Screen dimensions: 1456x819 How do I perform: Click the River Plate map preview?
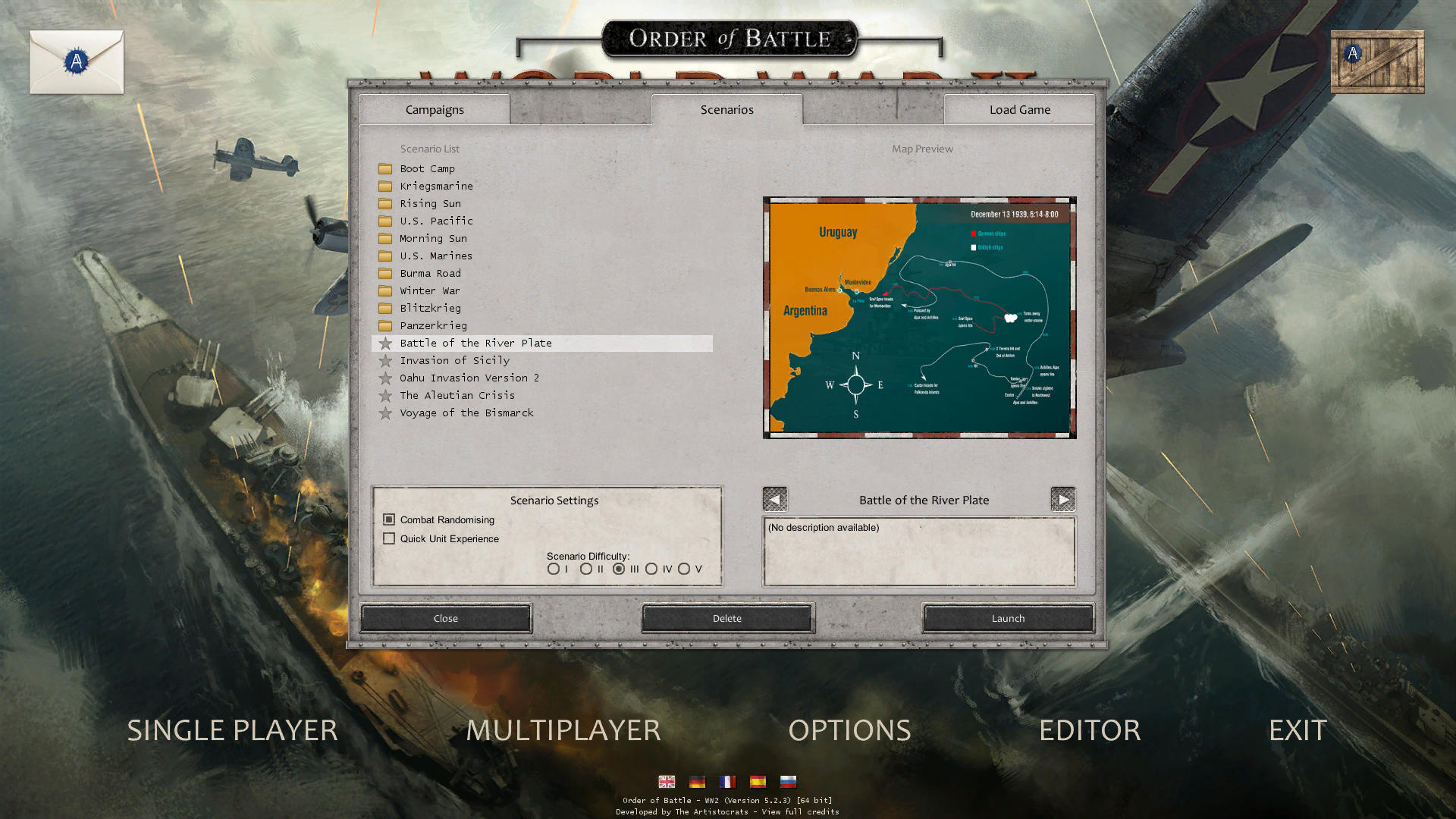coord(919,317)
